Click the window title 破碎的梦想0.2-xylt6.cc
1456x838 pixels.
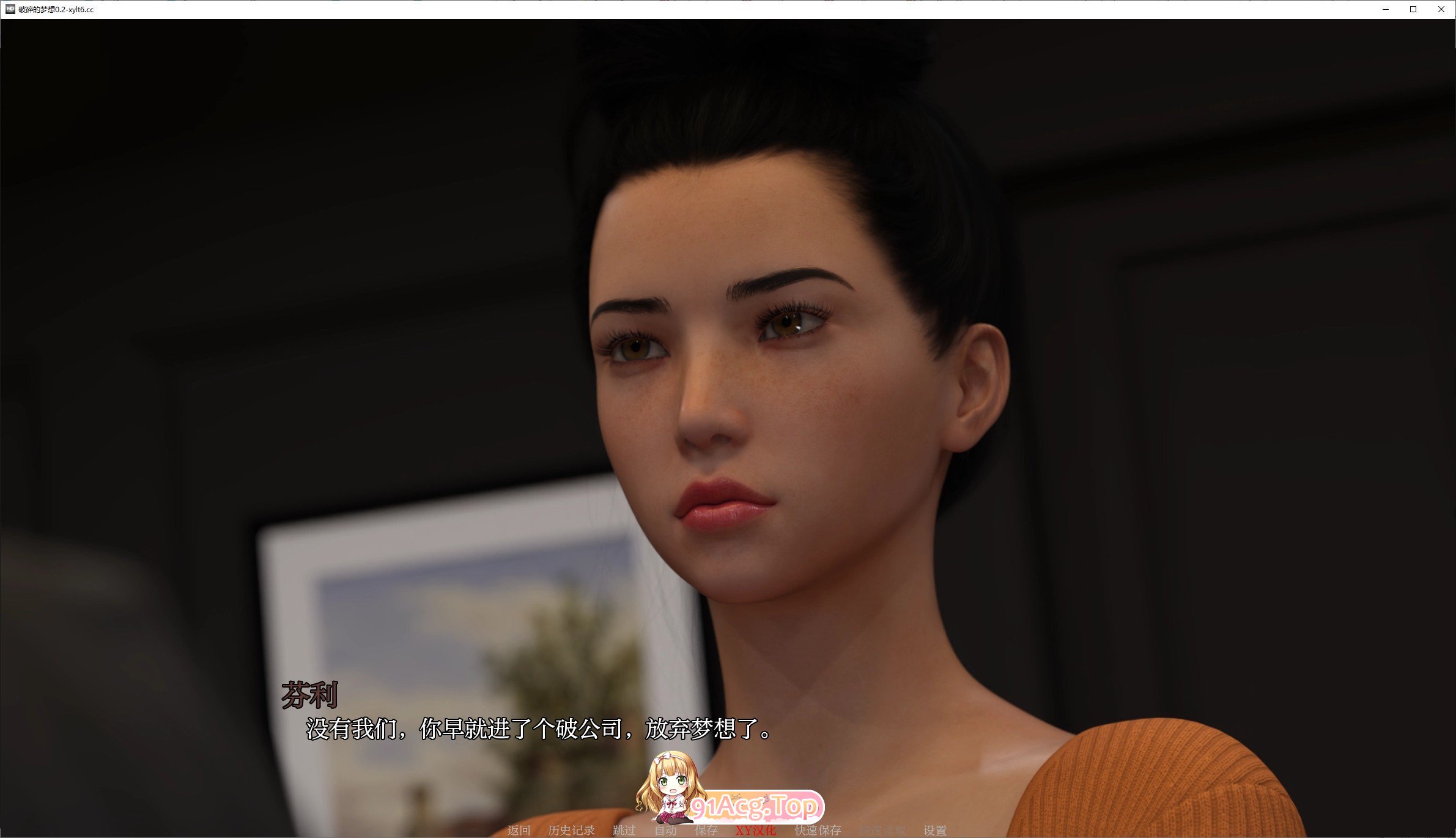point(55,9)
